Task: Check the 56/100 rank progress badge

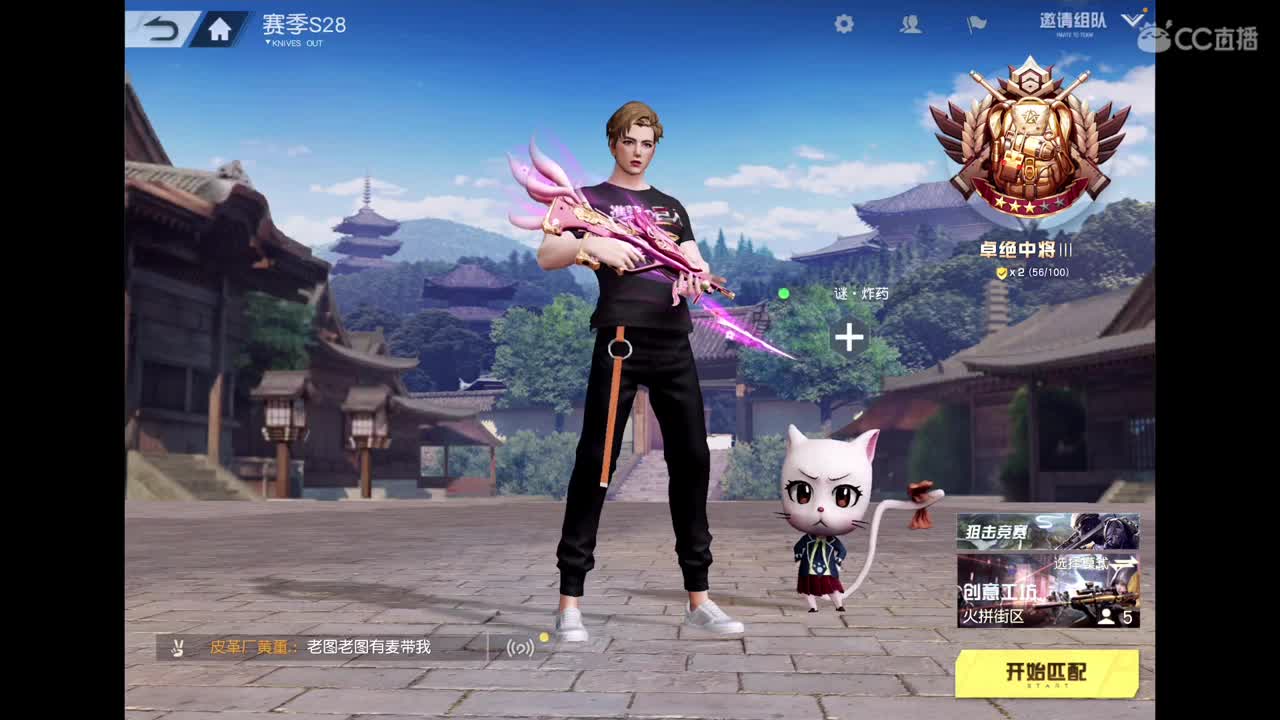Action: click(1030, 271)
